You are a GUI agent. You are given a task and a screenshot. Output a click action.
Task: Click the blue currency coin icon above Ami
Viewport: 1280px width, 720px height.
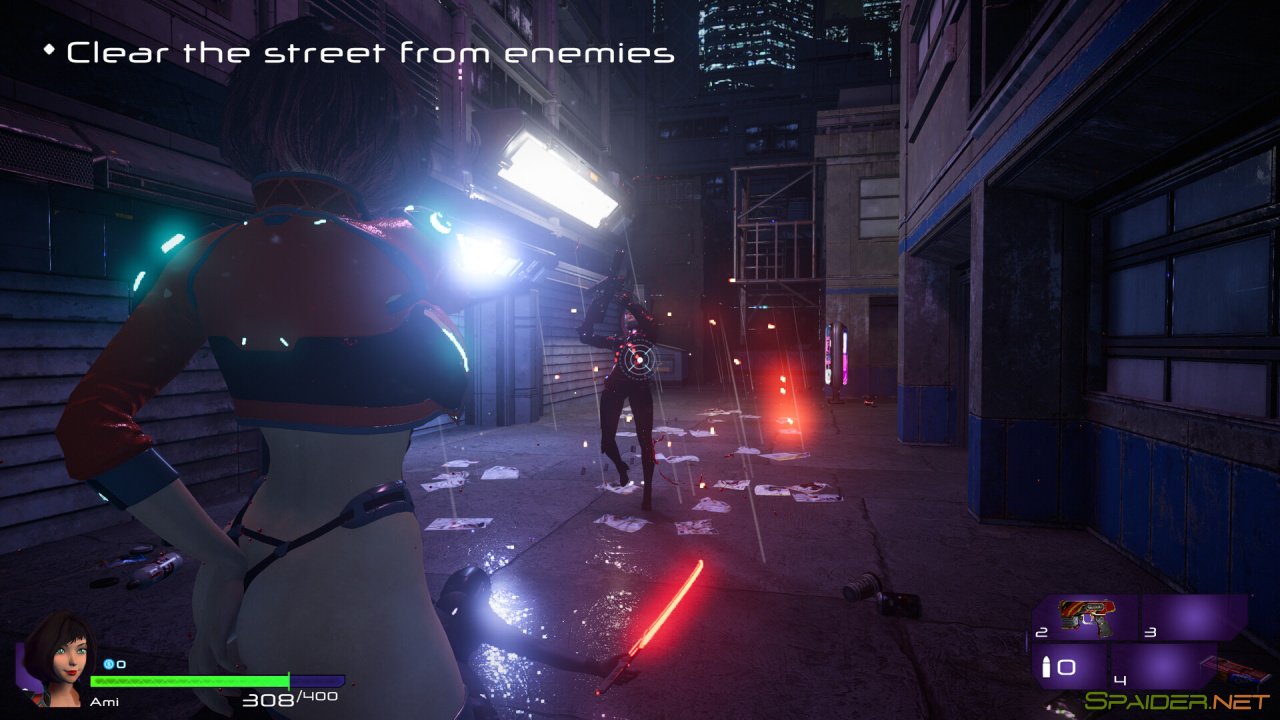click(109, 665)
